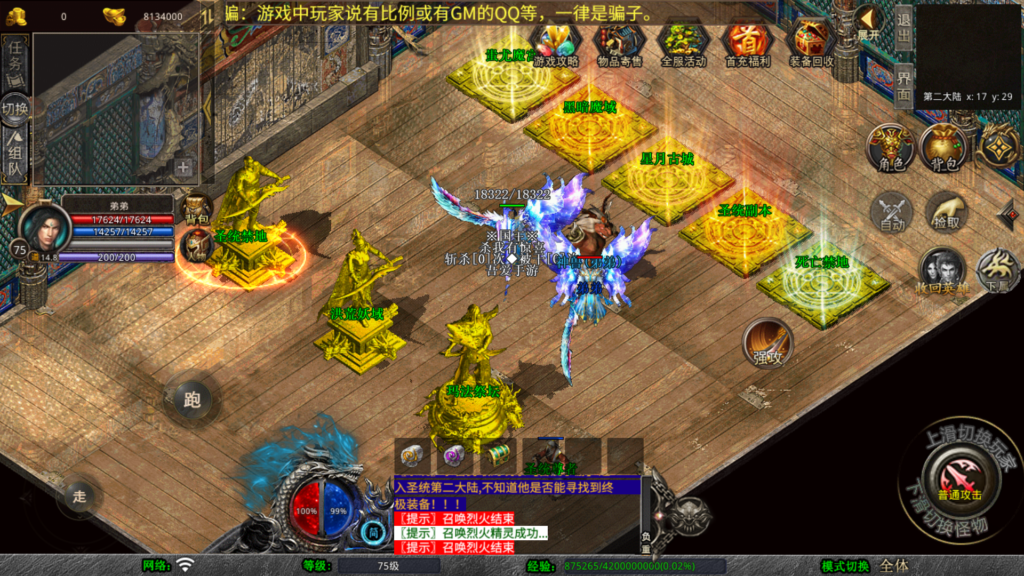Click 收回英雄 to recall hero

pos(942,271)
